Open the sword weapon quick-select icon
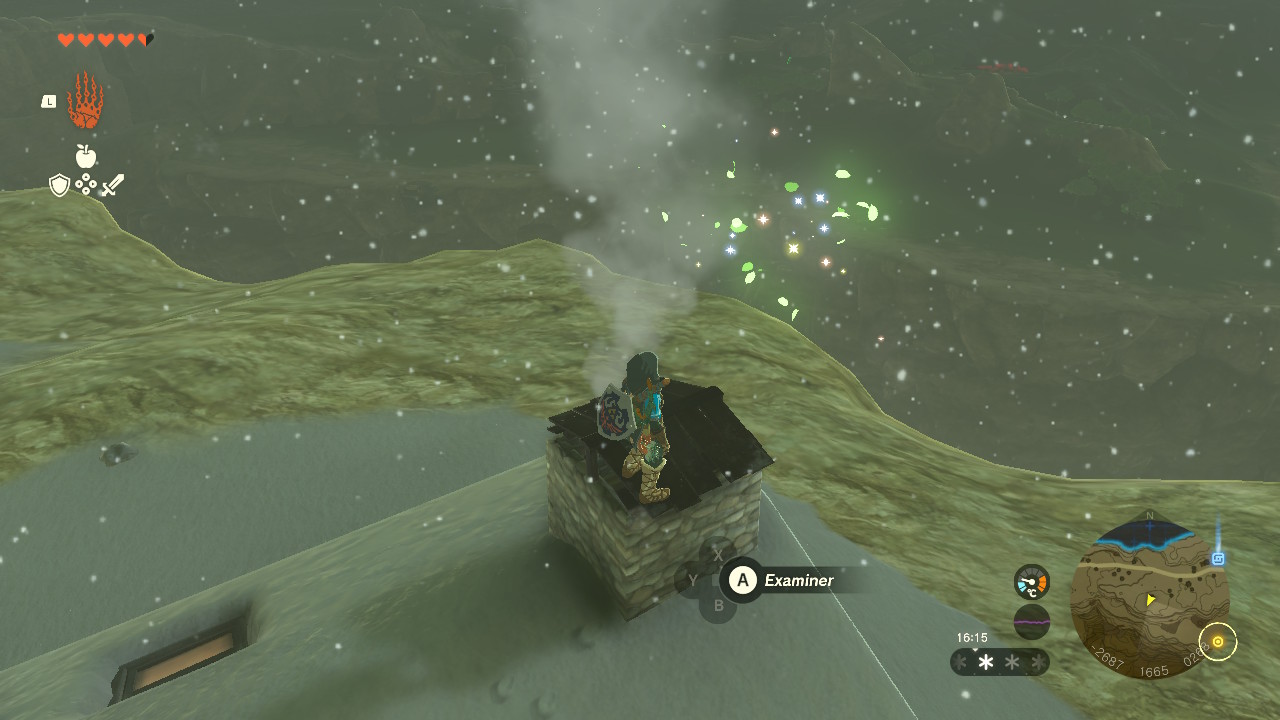1280x720 pixels. click(x=113, y=185)
